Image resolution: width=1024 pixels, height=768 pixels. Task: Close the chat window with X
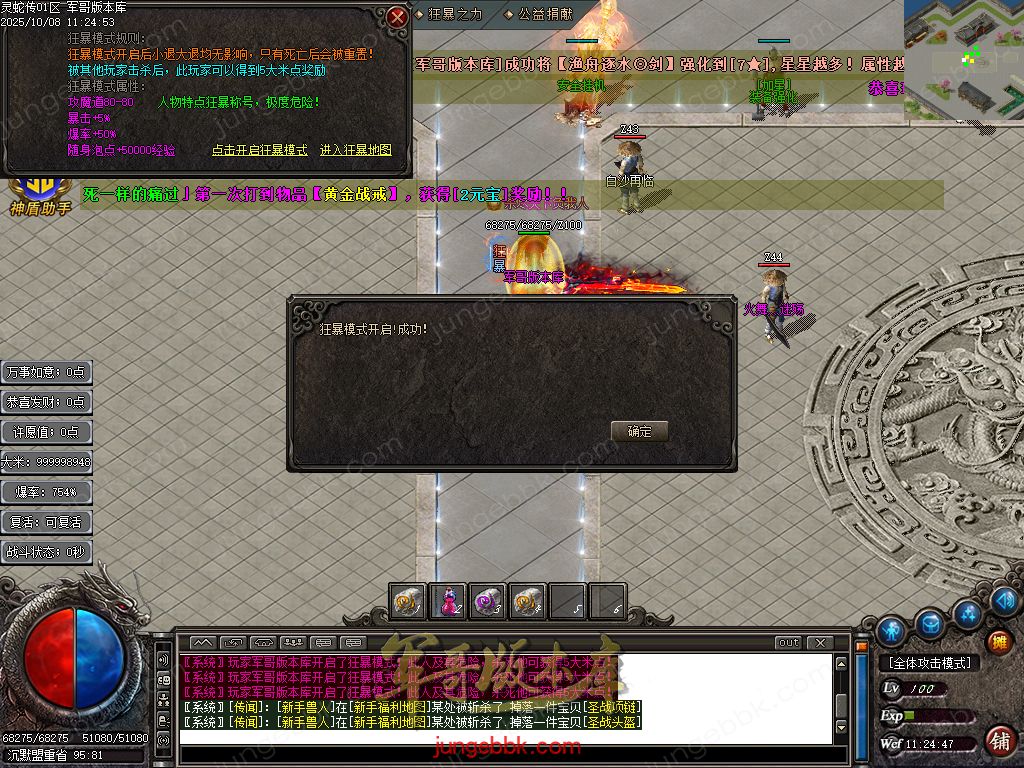[819, 642]
